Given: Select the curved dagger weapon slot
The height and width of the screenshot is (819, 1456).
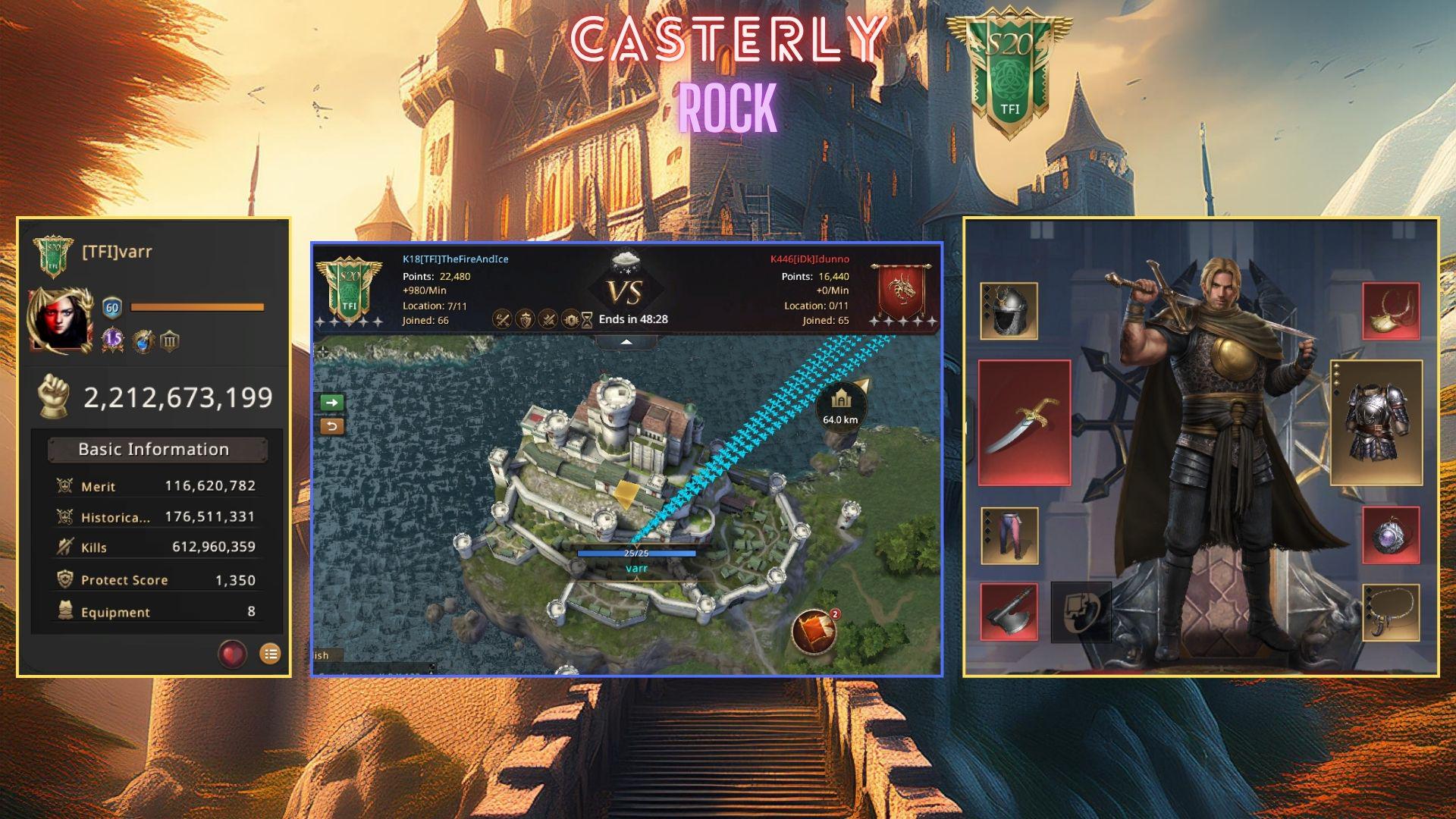Looking at the screenshot, I should tap(1024, 423).
